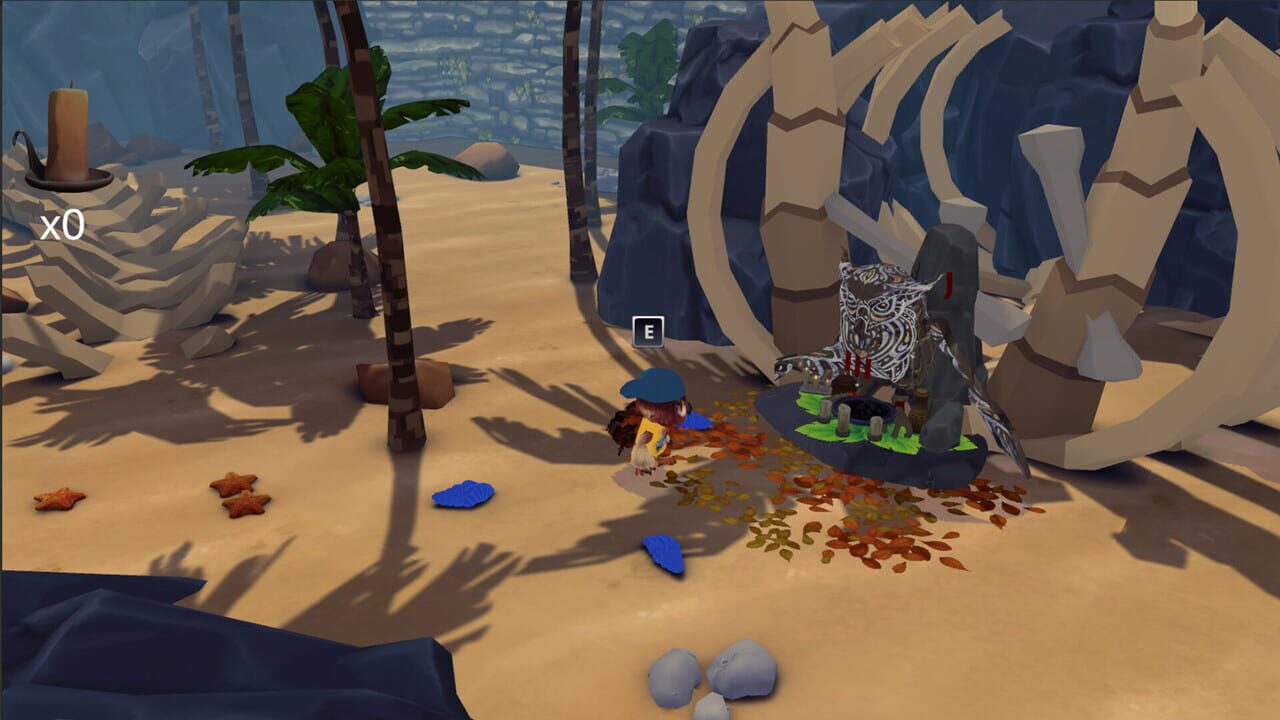Click the candle counter HUD icon
The height and width of the screenshot is (720, 1280).
click(65, 135)
